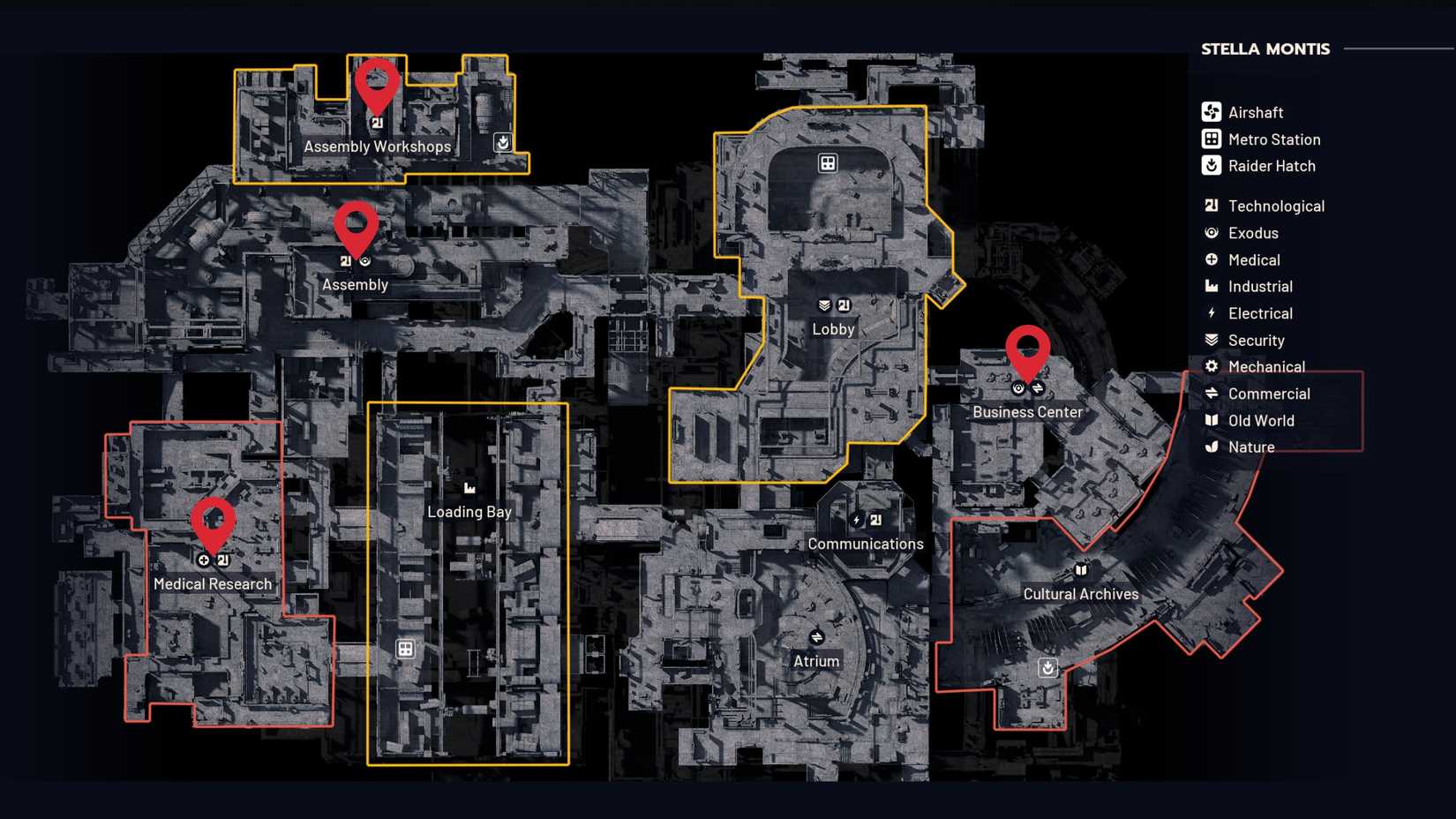Click the Technological icon at Assembly Workshops
Viewport: 1456px width, 819px height.
point(378,124)
